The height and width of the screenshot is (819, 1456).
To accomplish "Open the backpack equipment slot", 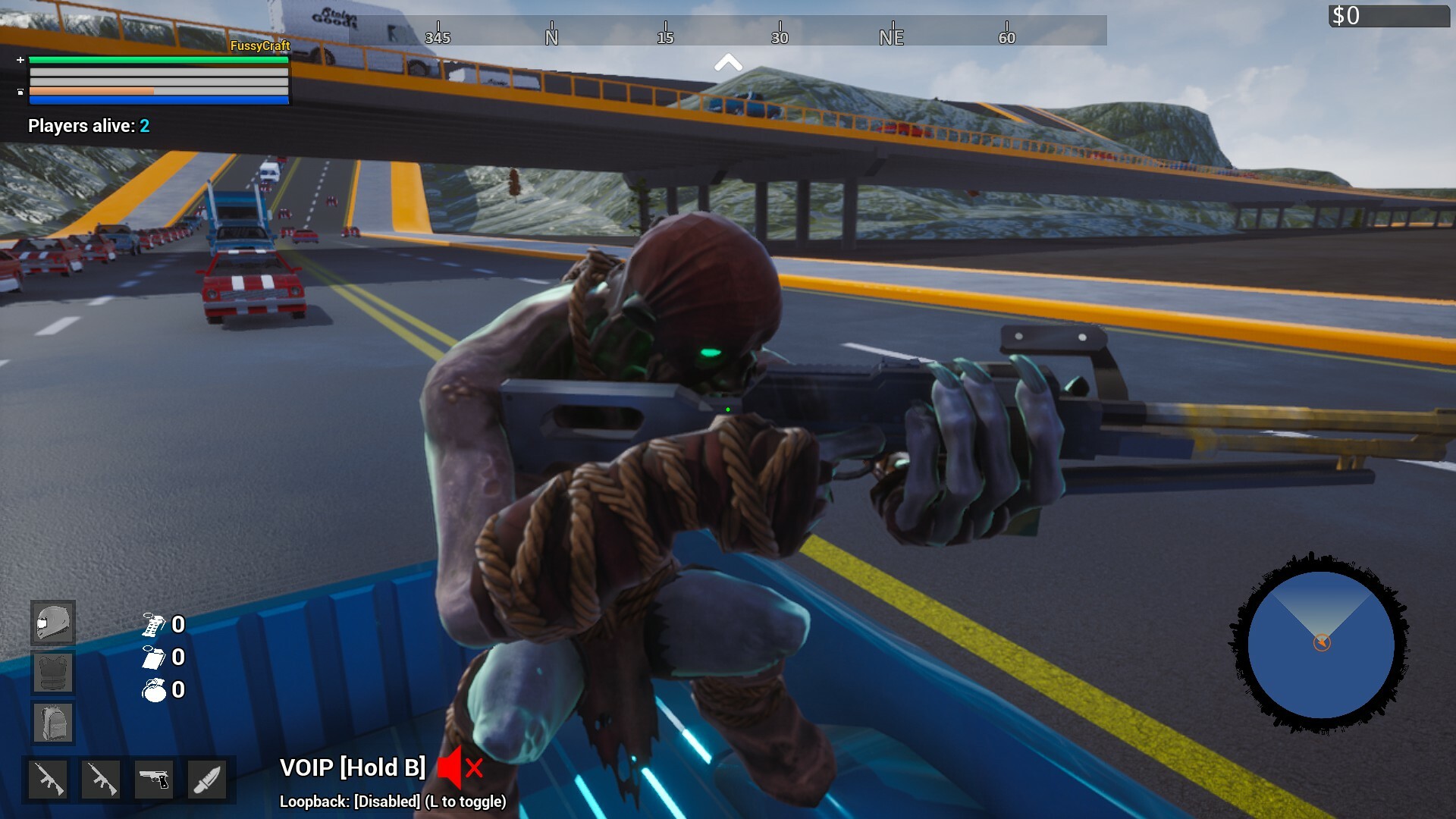I will 52,723.
